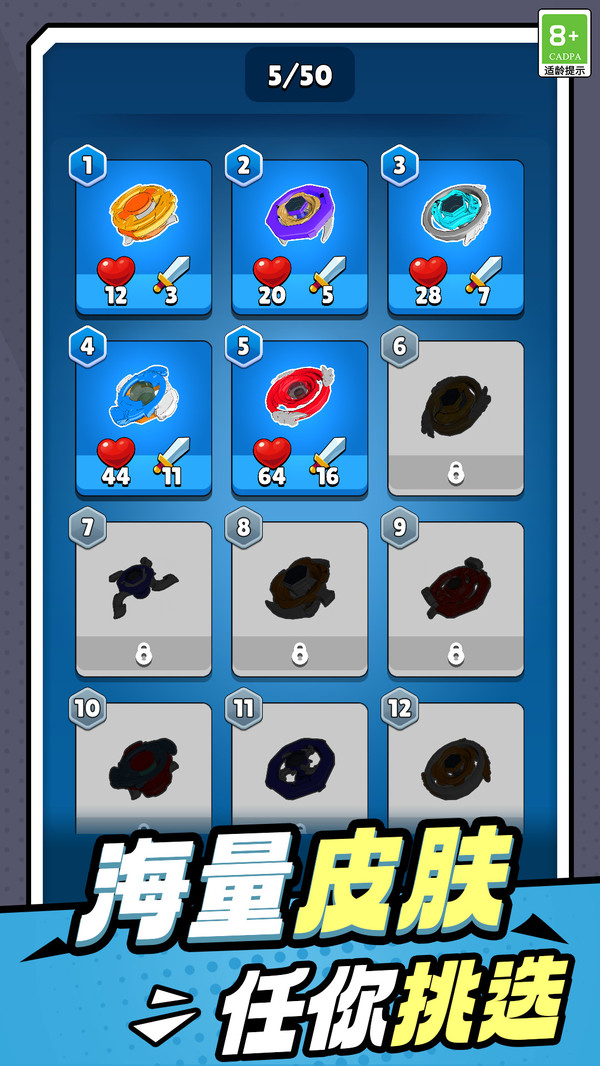This screenshot has height=1066, width=600.
Task: Open locked skin tile number 8
Action: coord(300,598)
